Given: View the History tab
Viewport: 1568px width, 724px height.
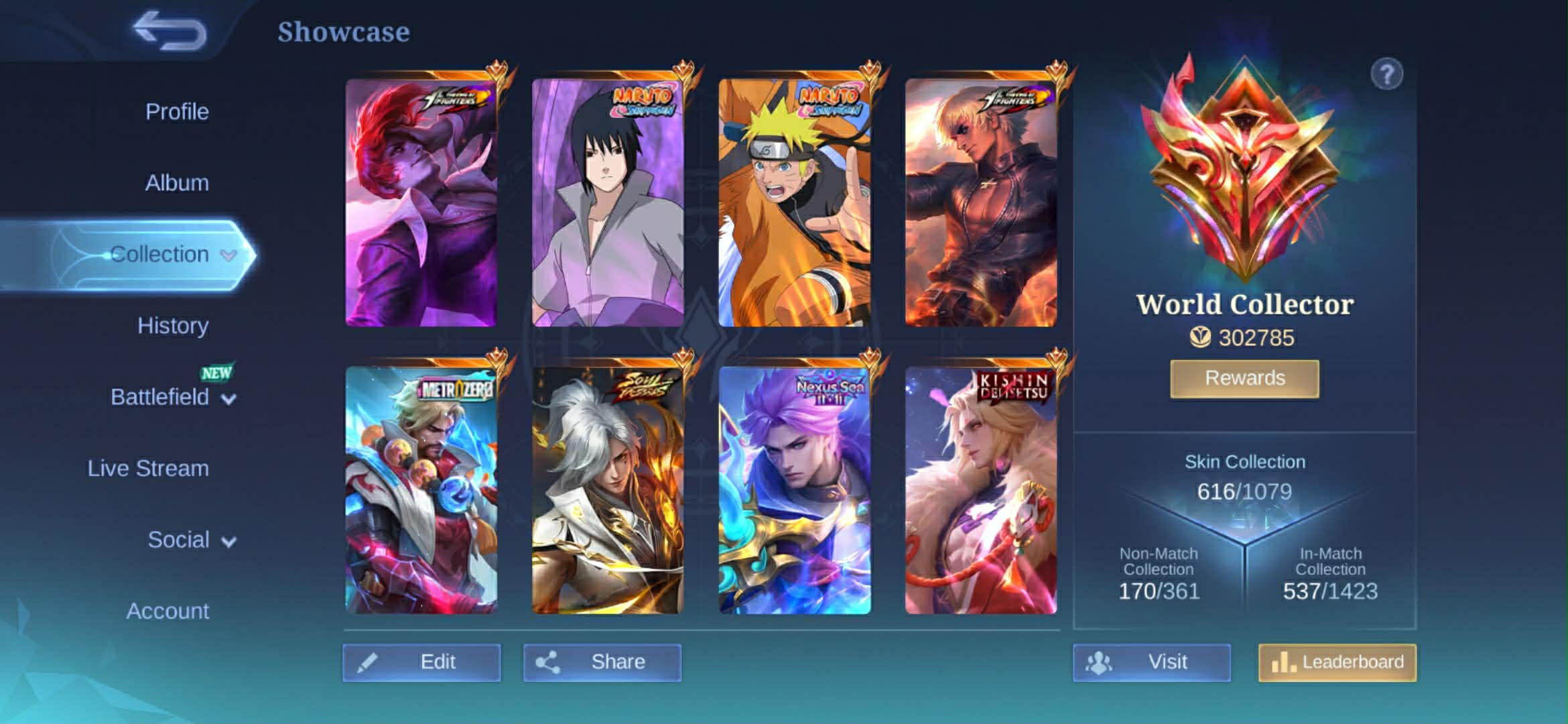Looking at the screenshot, I should [173, 326].
